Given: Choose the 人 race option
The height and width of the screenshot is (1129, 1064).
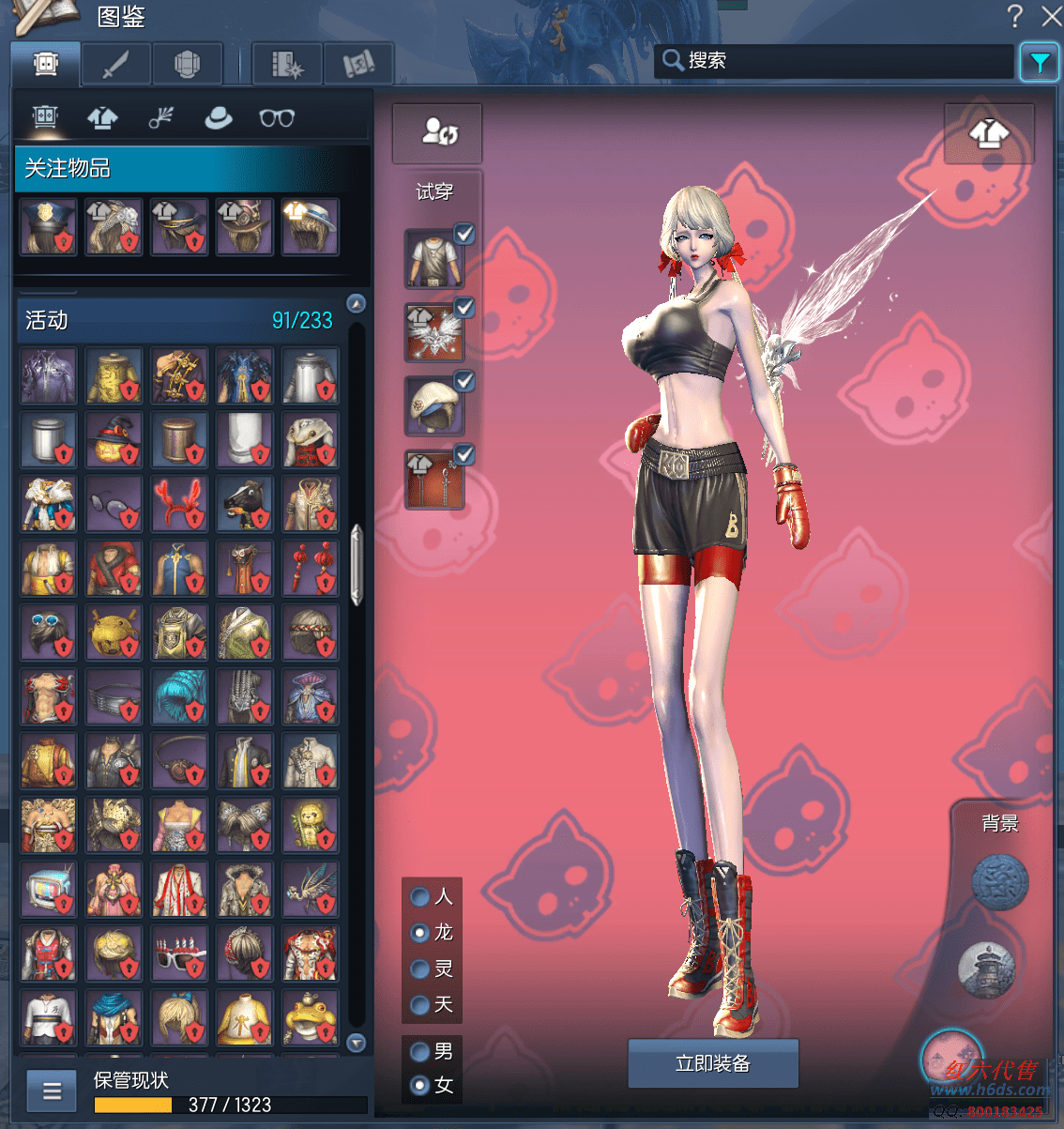Looking at the screenshot, I should click(x=420, y=897).
